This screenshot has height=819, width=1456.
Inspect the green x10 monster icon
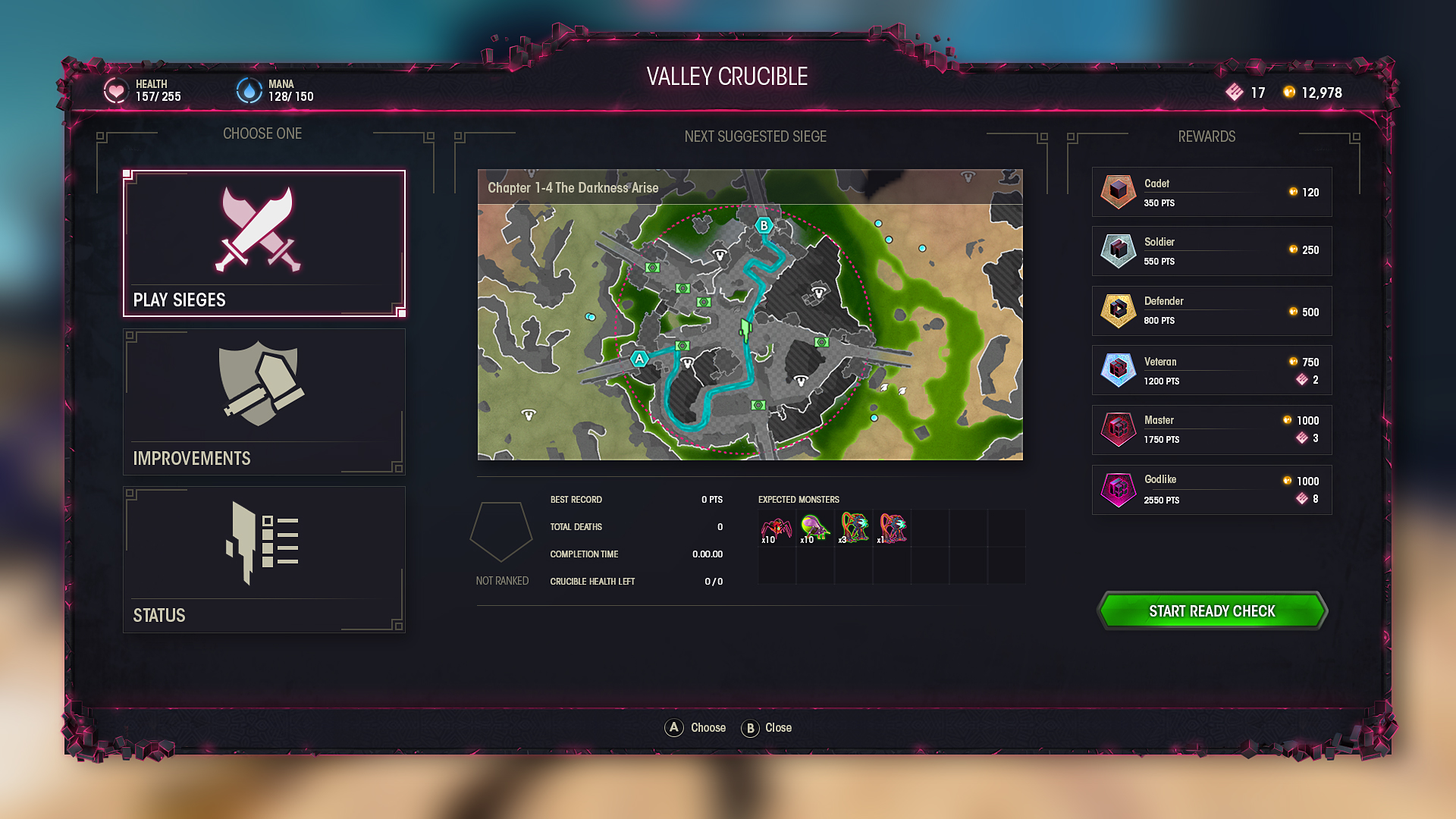[x=814, y=529]
